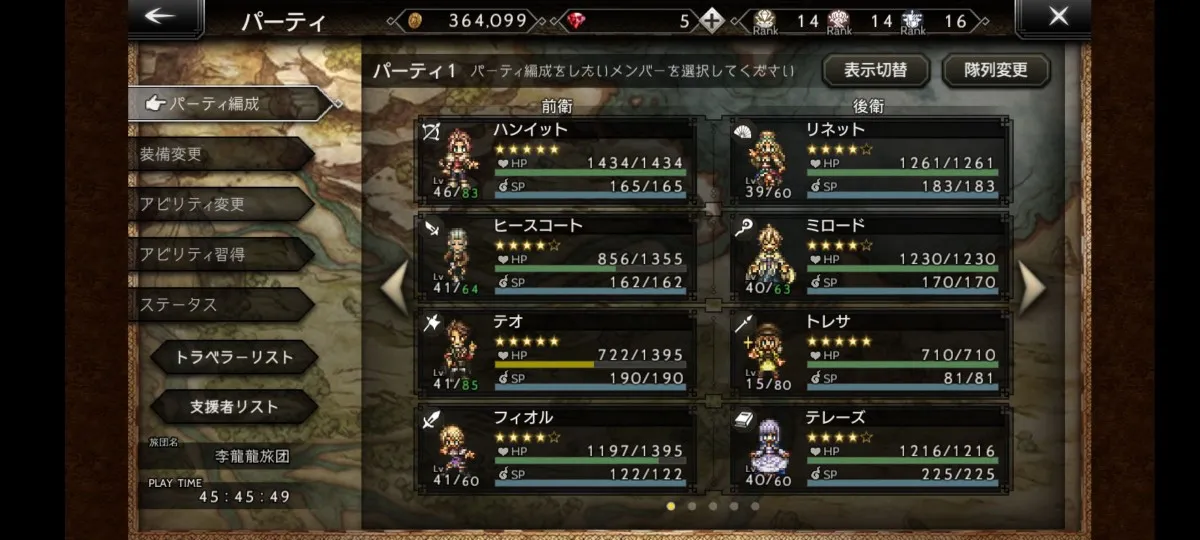Select back-row member リネット
The width and height of the screenshot is (1200, 540).
click(x=870, y=161)
